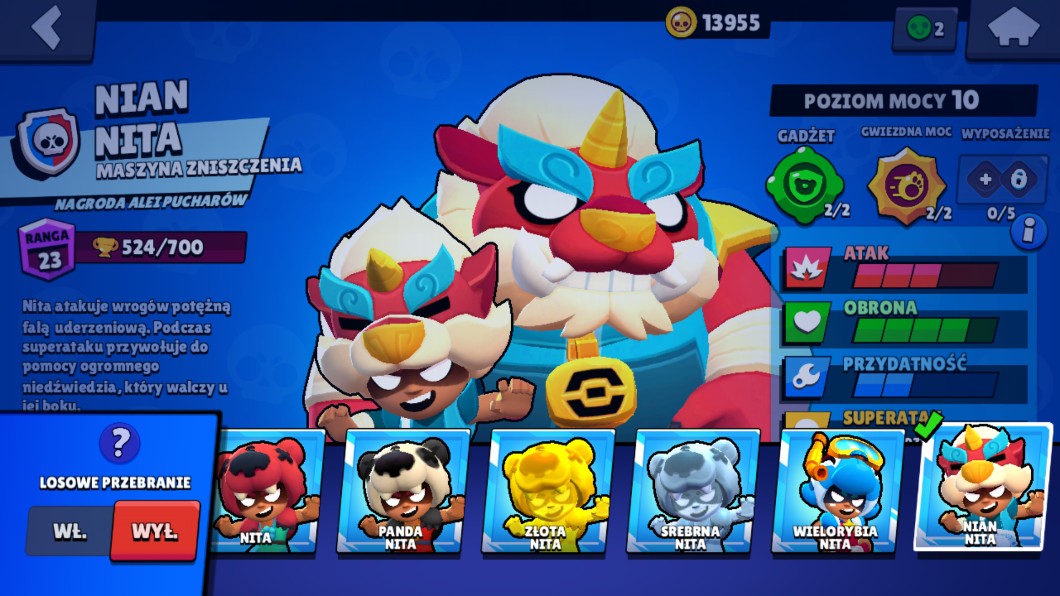The height and width of the screenshot is (596, 1060).
Task: Open the rank 23 badge
Action: pyautogui.click(x=47, y=246)
